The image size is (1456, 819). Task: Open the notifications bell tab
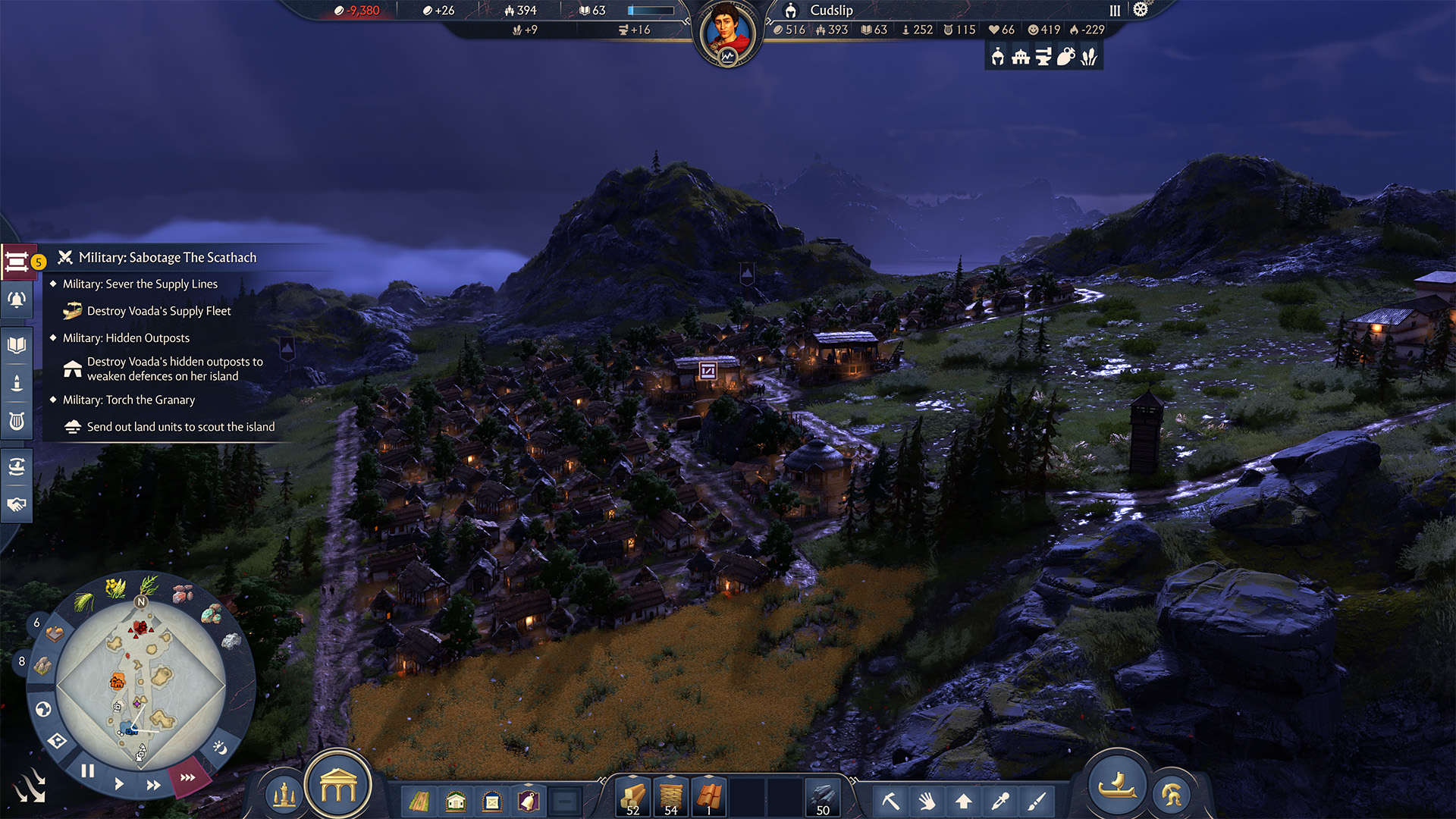[x=17, y=300]
